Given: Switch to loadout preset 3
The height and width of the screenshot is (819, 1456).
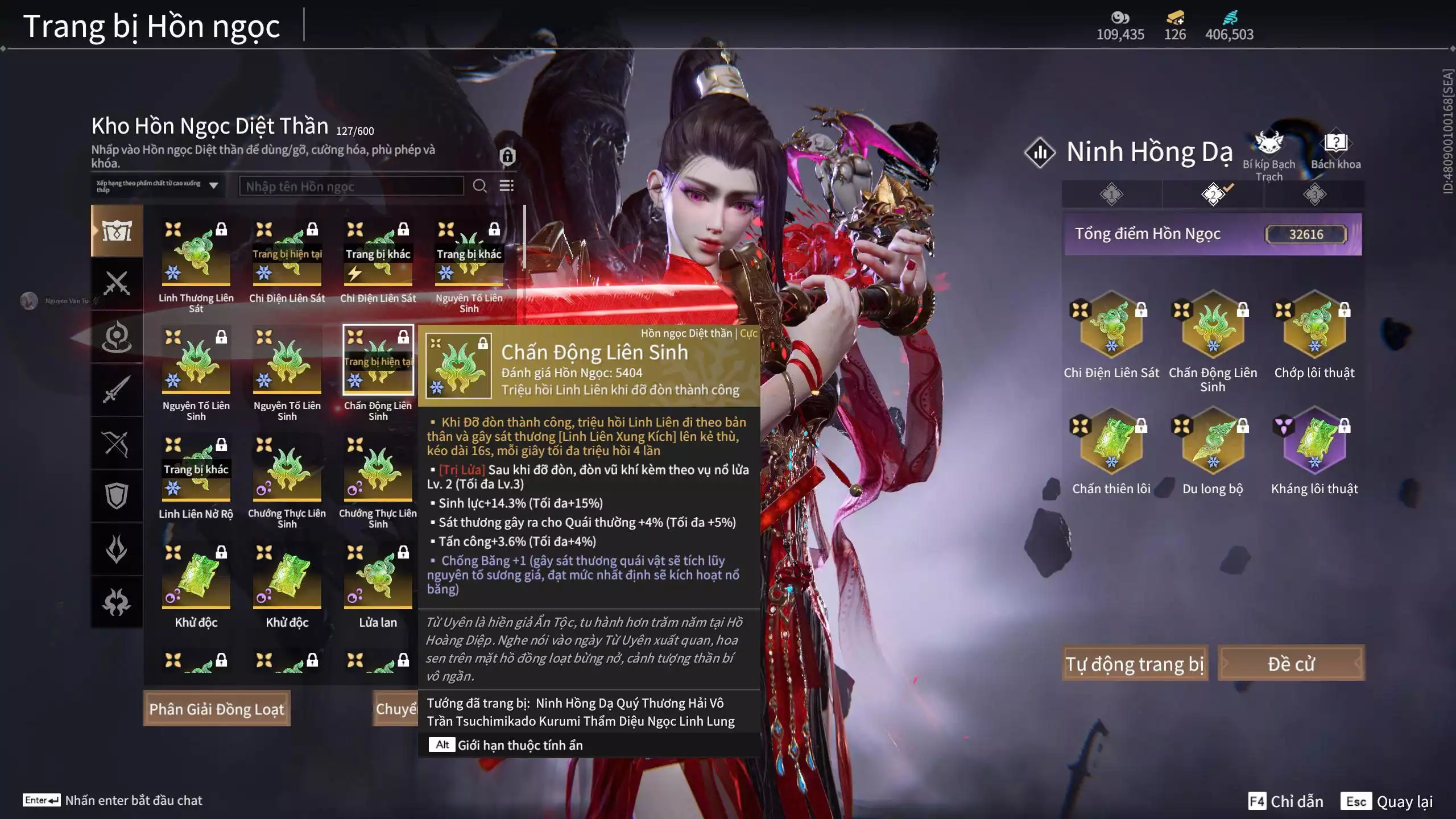Looking at the screenshot, I should coord(1314,195).
